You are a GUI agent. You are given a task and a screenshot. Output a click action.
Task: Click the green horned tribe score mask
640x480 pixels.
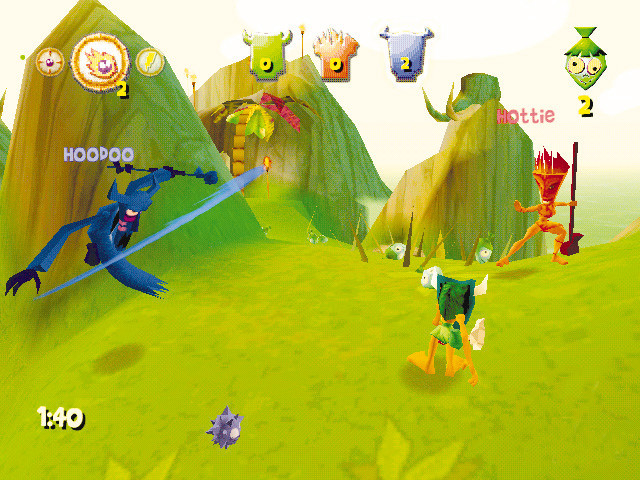coord(265,54)
